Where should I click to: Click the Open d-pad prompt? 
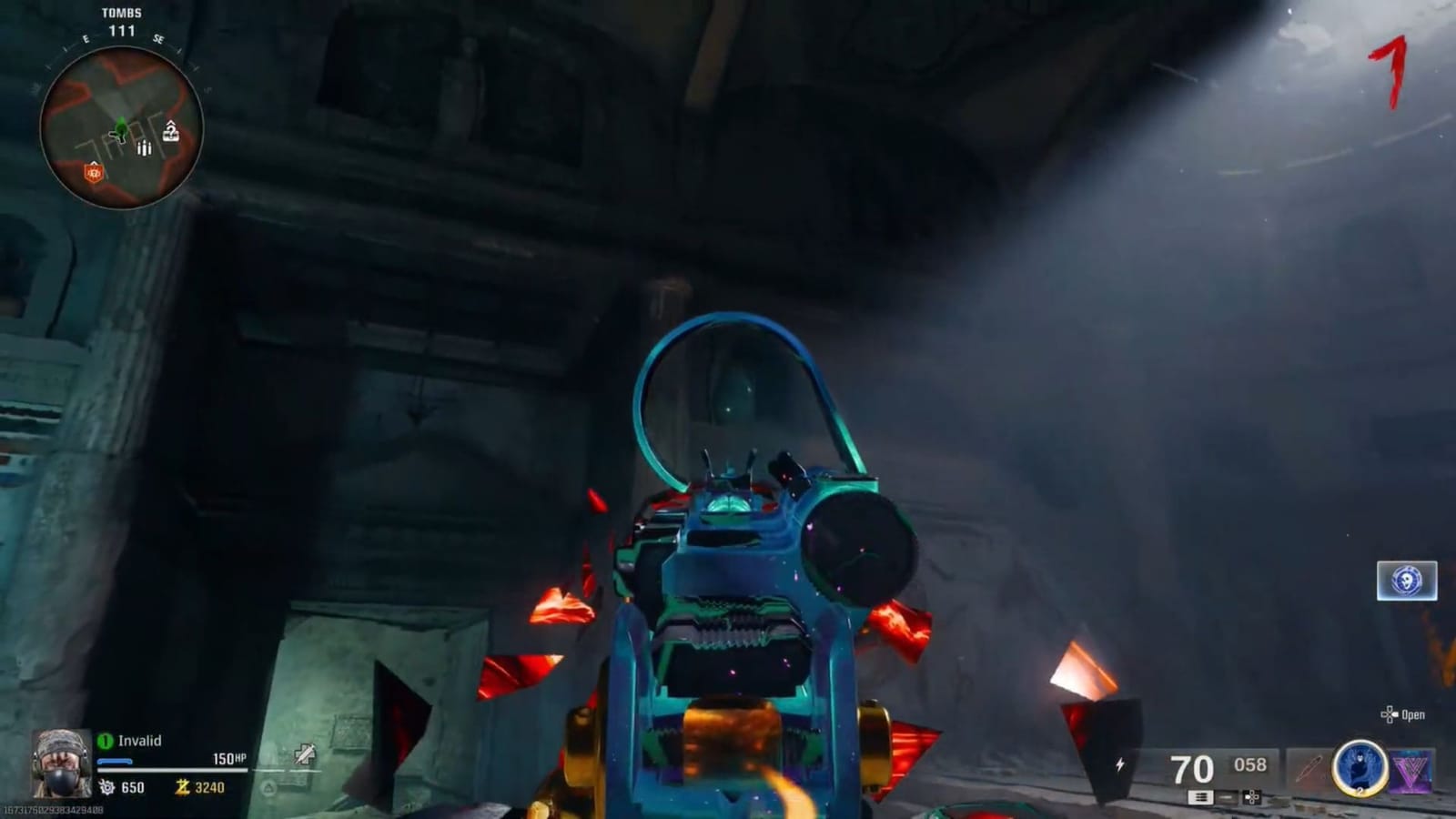[x=1406, y=714]
